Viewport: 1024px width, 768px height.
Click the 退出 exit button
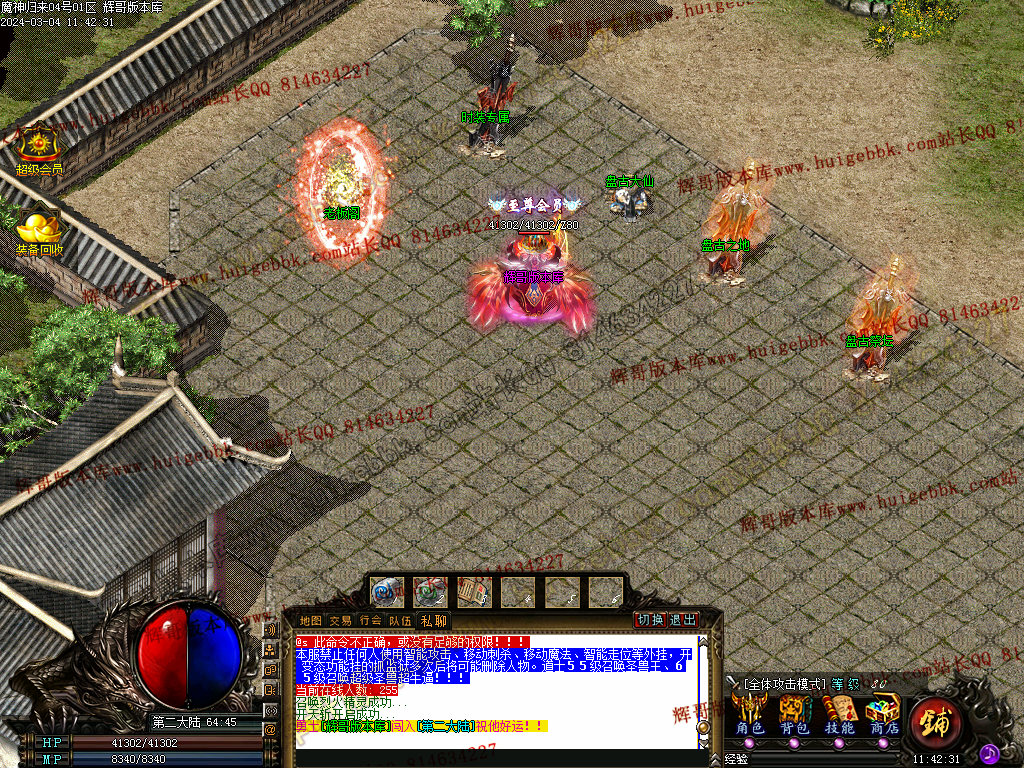pyautogui.click(x=683, y=620)
